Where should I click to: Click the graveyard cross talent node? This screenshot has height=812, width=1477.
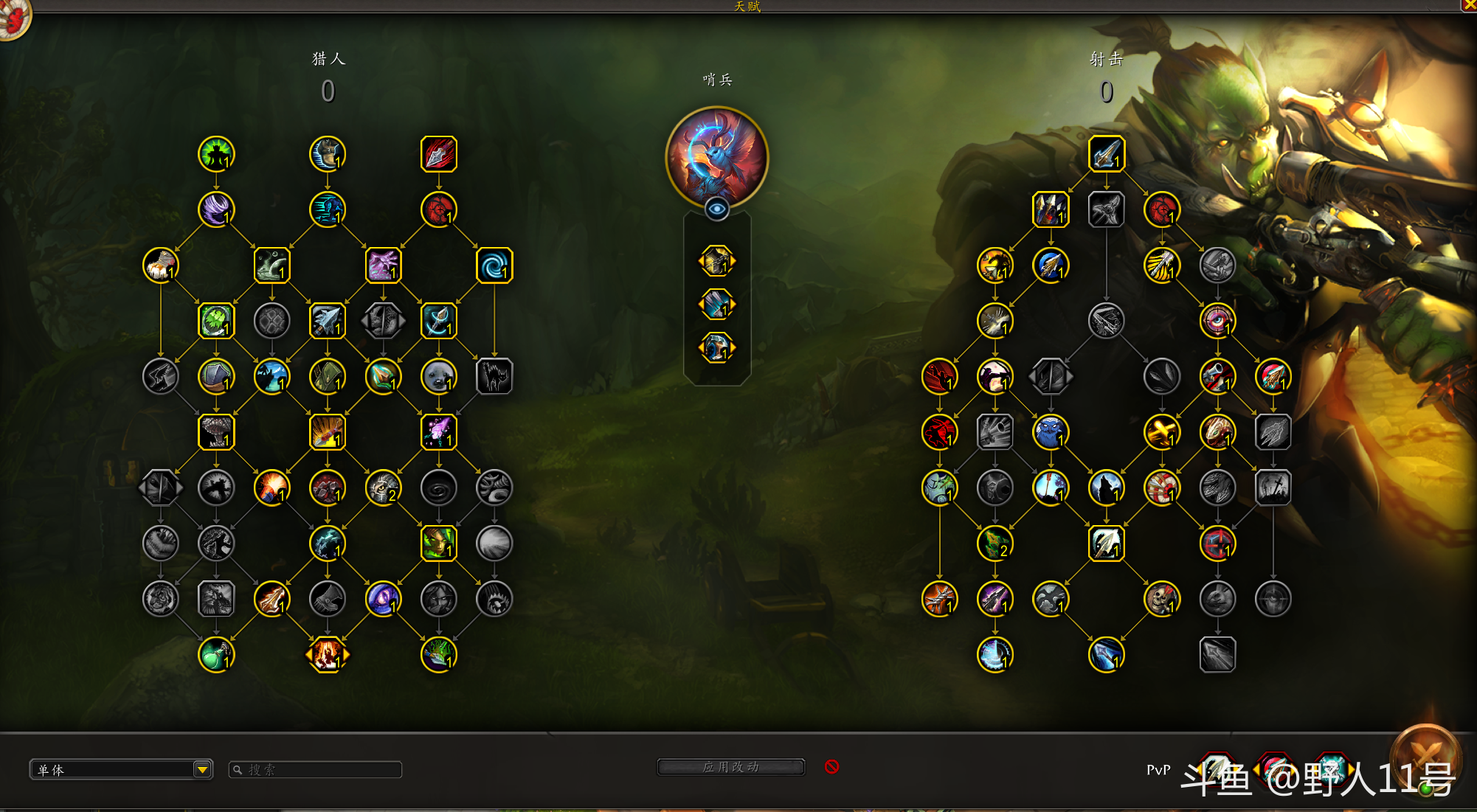coord(1273,487)
